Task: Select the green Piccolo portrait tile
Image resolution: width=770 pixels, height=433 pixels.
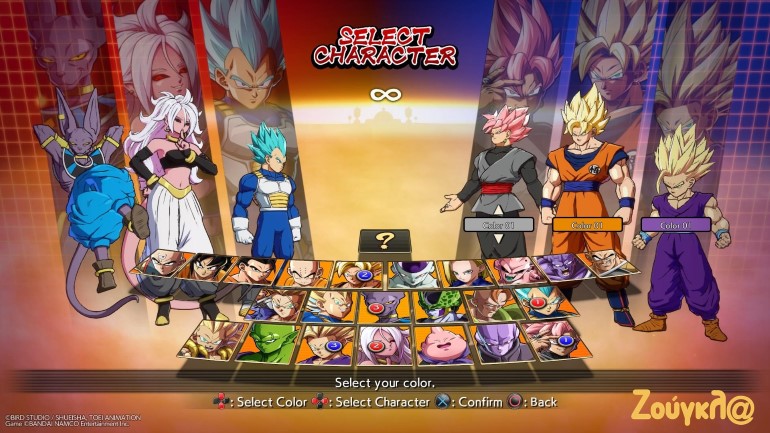Action: [x=268, y=341]
